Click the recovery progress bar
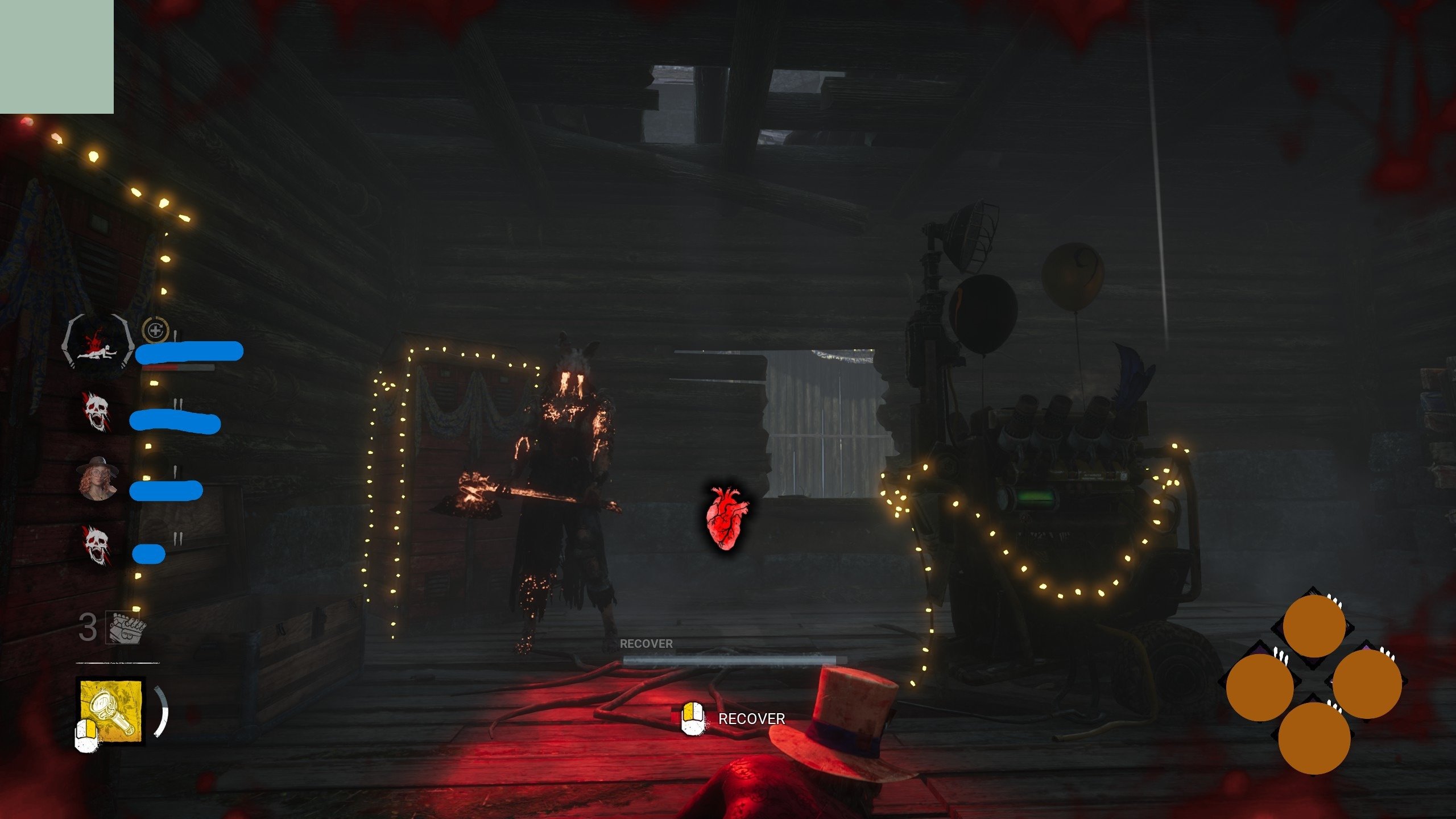 pyautogui.click(x=729, y=660)
